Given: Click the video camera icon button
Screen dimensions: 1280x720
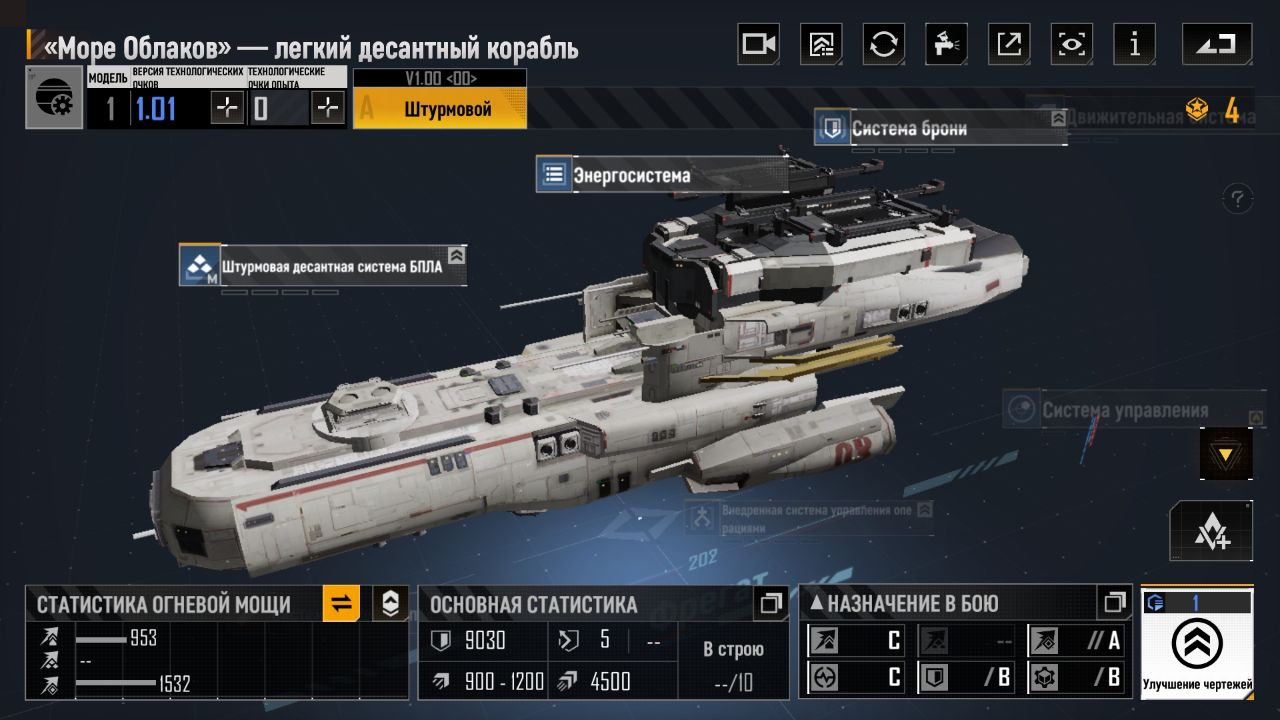Looking at the screenshot, I should 758,44.
